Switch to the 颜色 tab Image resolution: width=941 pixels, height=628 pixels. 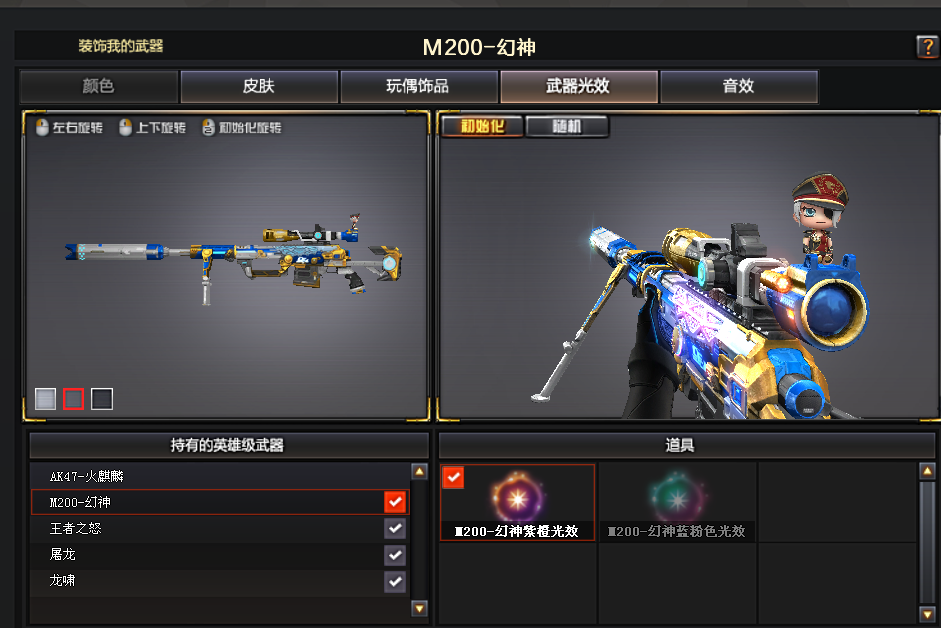point(98,87)
